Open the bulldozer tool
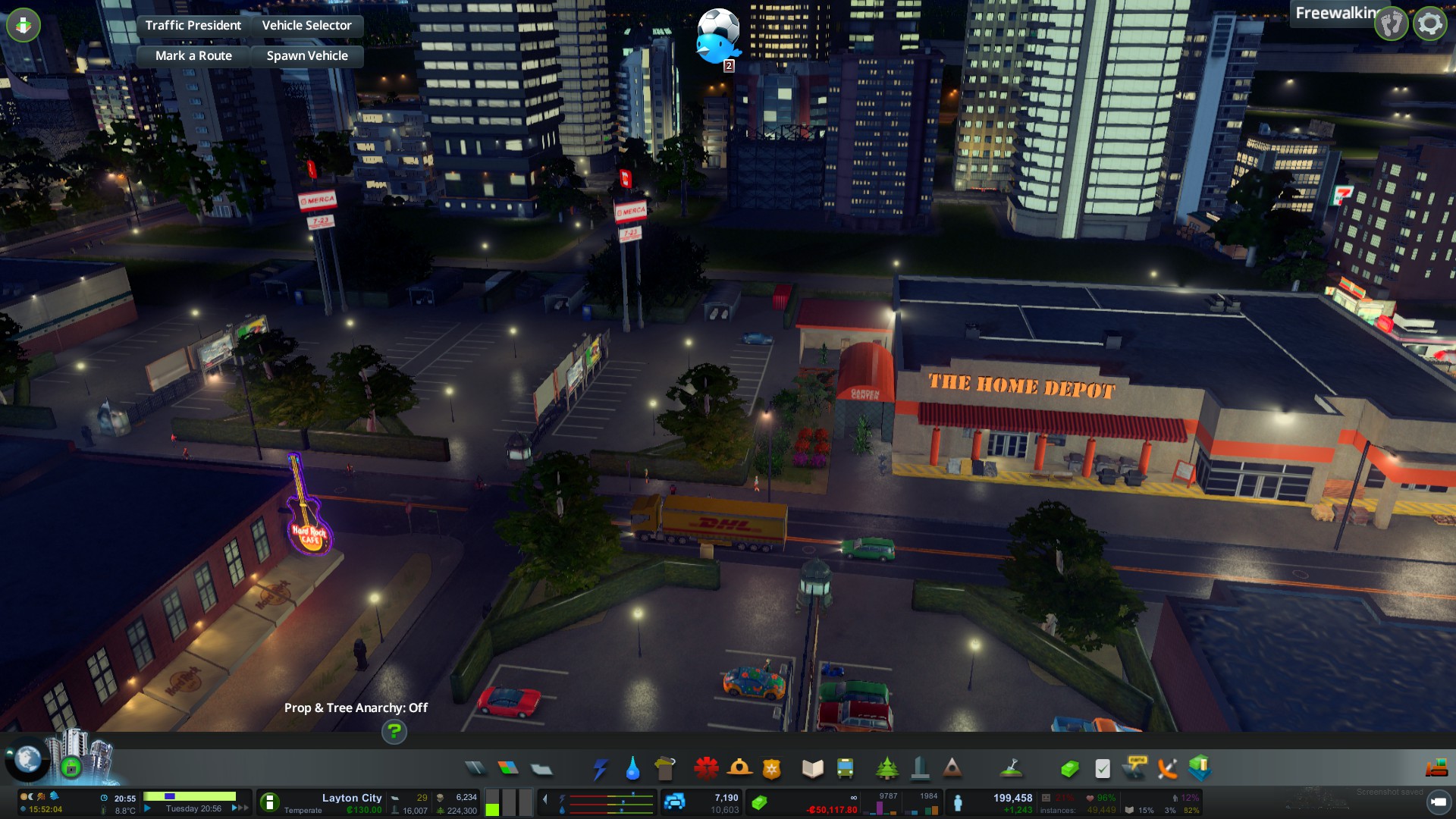Viewport: 1456px width, 819px height. click(x=1436, y=769)
